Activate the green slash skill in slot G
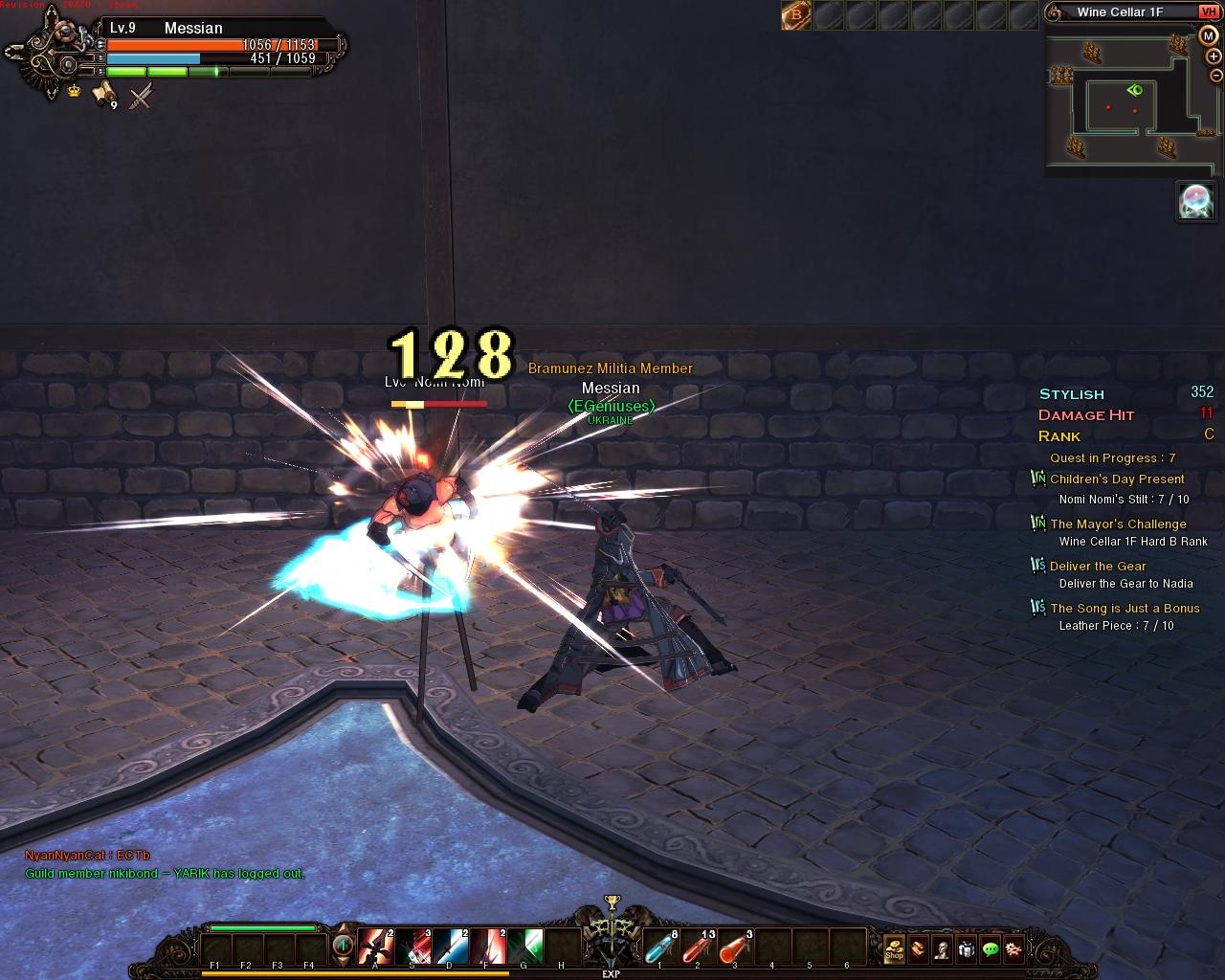 pyautogui.click(x=524, y=947)
